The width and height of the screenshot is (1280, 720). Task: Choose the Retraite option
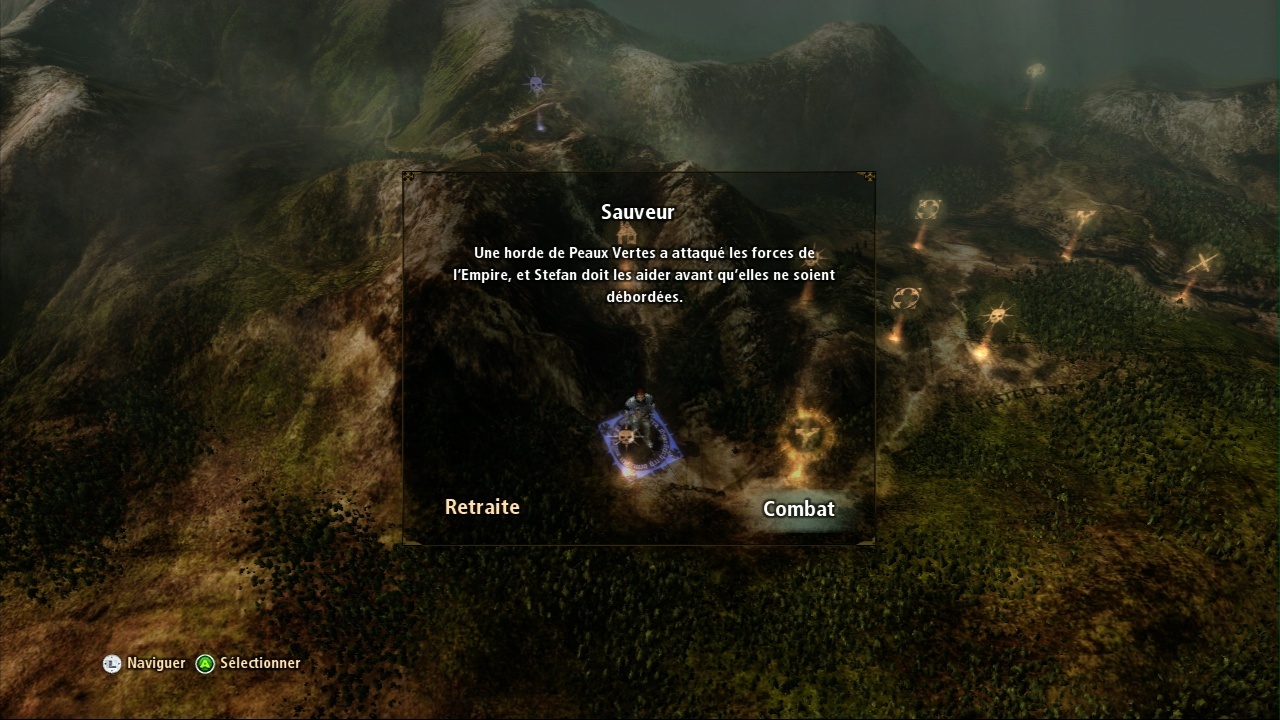[482, 507]
